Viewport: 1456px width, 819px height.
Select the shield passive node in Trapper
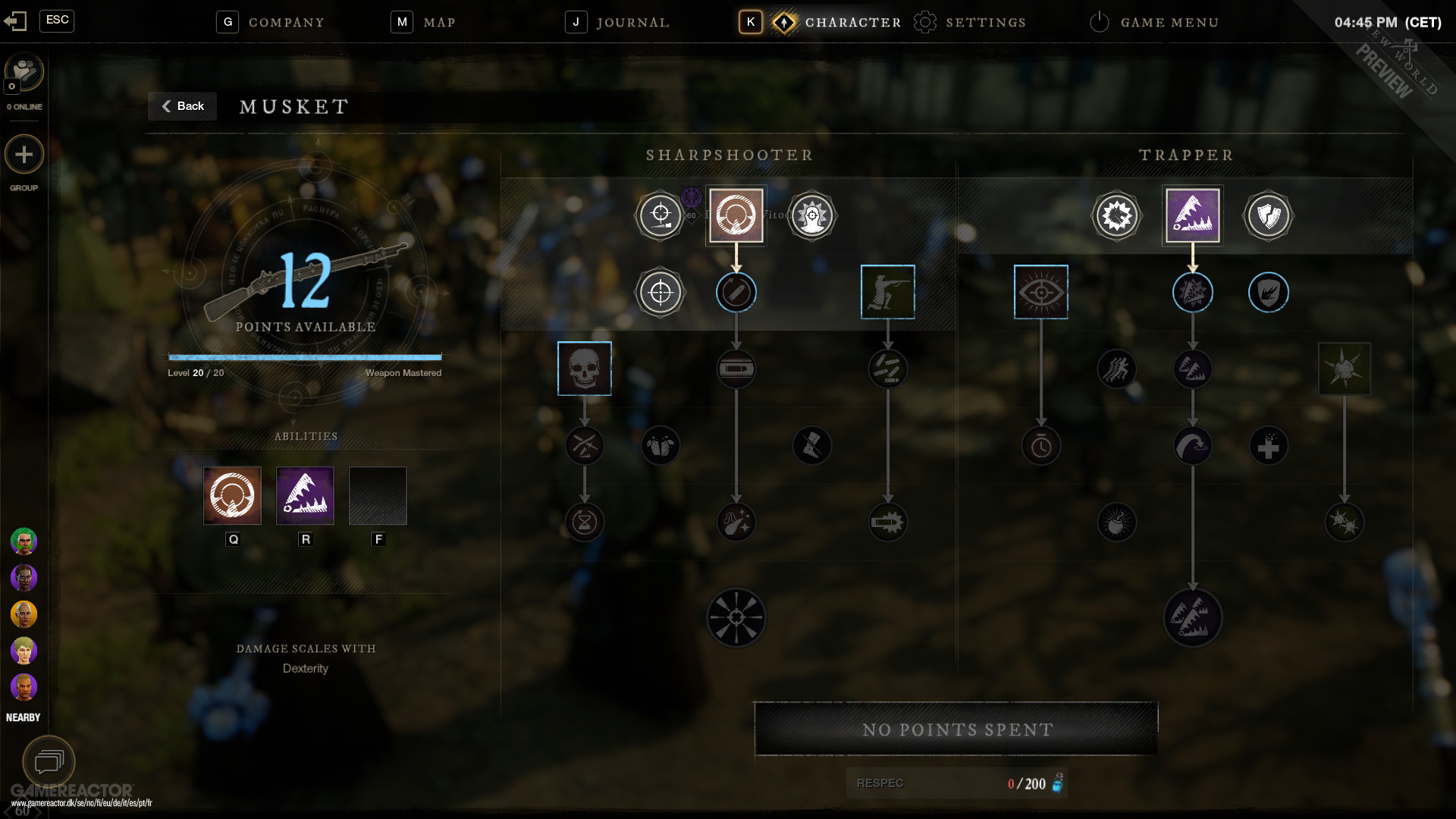tap(1269, 216)
